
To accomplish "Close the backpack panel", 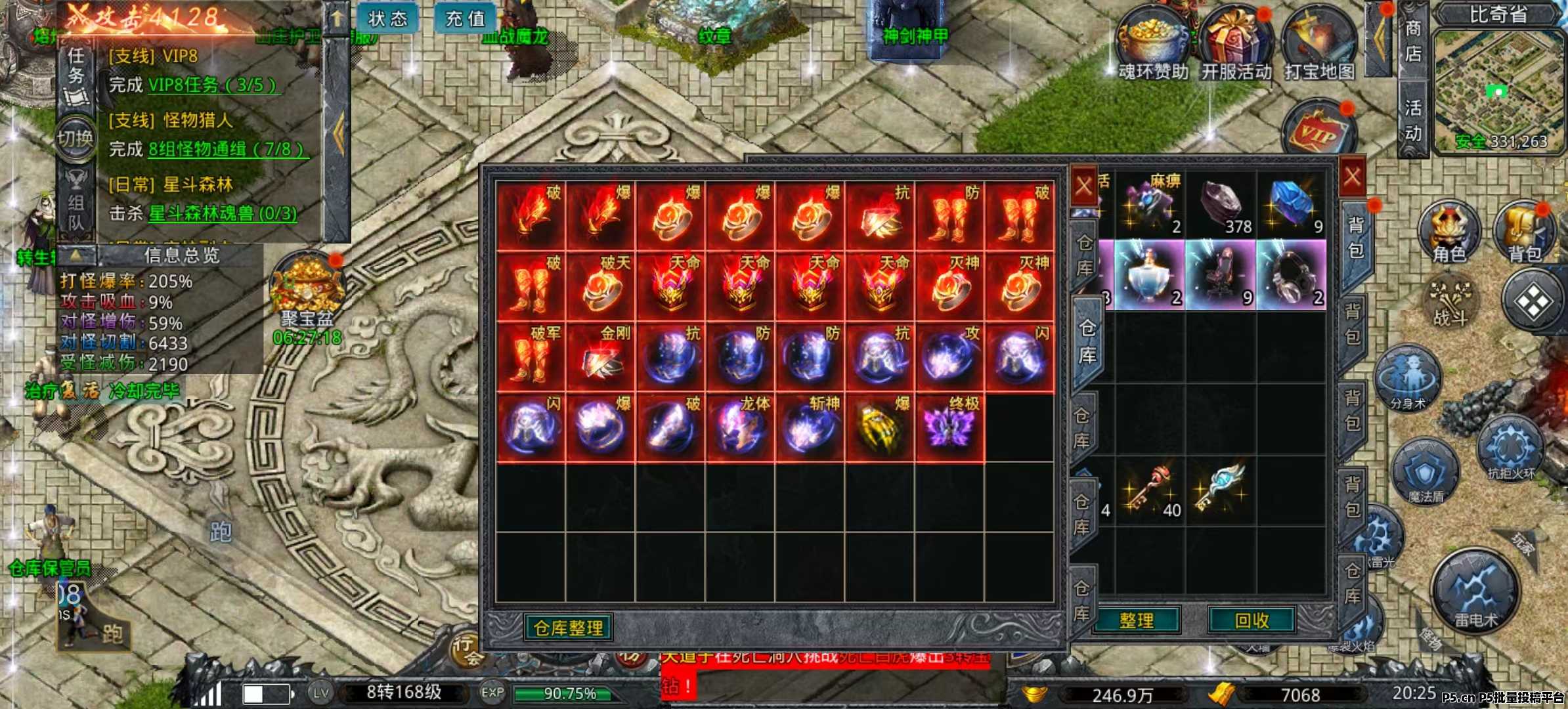I will tap(1352, 177).
